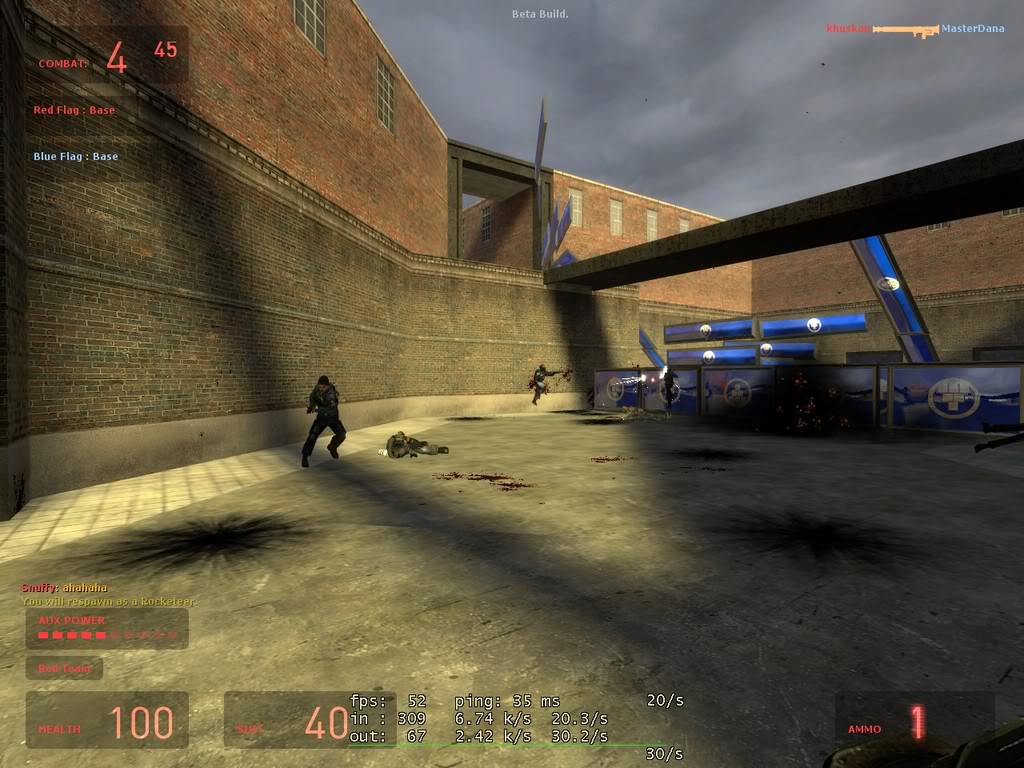Screen dimensions: 1024x768
Task: Click the Red Team indicator panel
Action: coord(64,668)
